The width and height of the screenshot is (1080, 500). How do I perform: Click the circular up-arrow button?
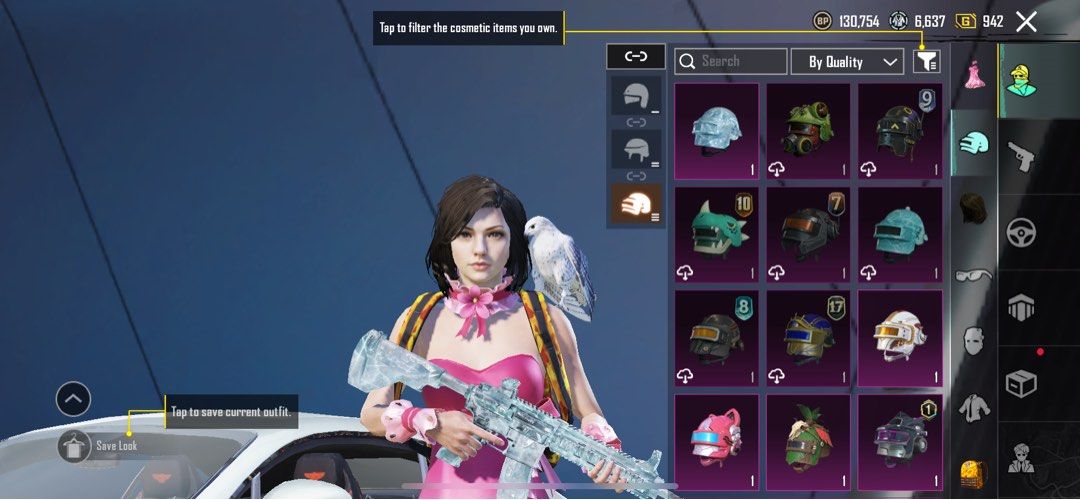tap(74, 400)
